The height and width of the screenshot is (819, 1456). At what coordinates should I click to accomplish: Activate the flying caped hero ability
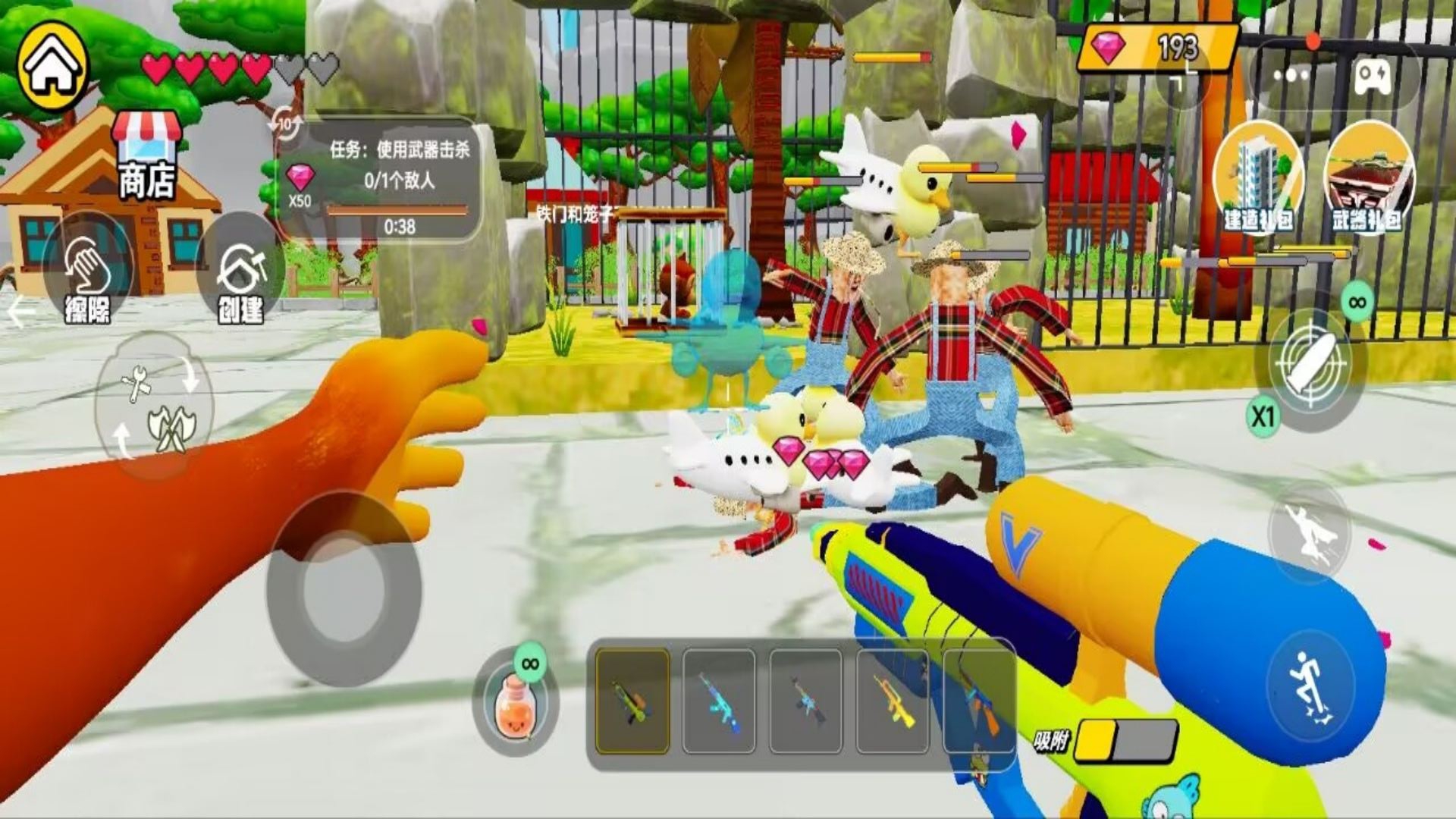tap(1310, 531)
